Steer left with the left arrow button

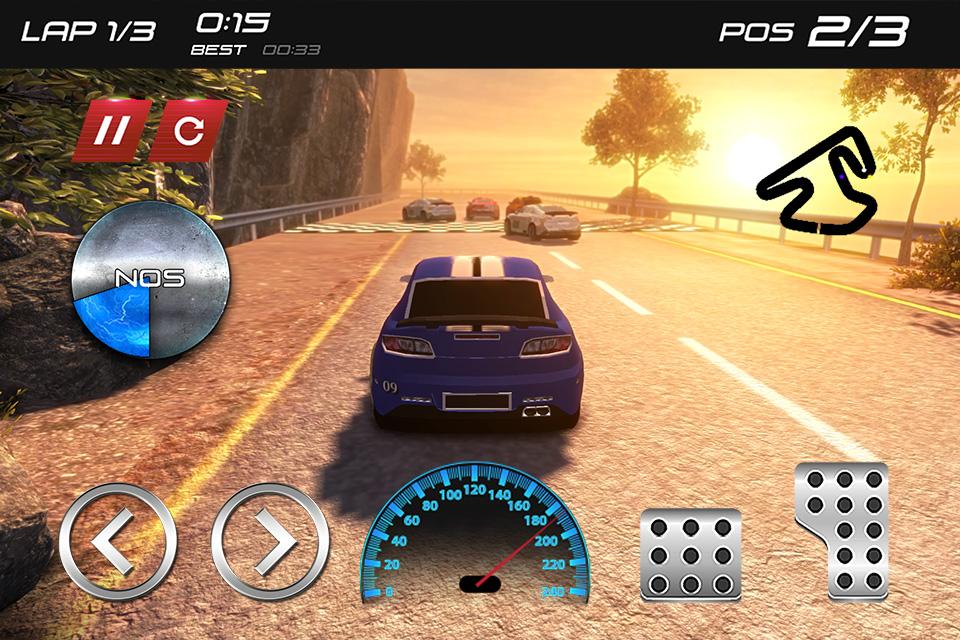click(117, 542)
